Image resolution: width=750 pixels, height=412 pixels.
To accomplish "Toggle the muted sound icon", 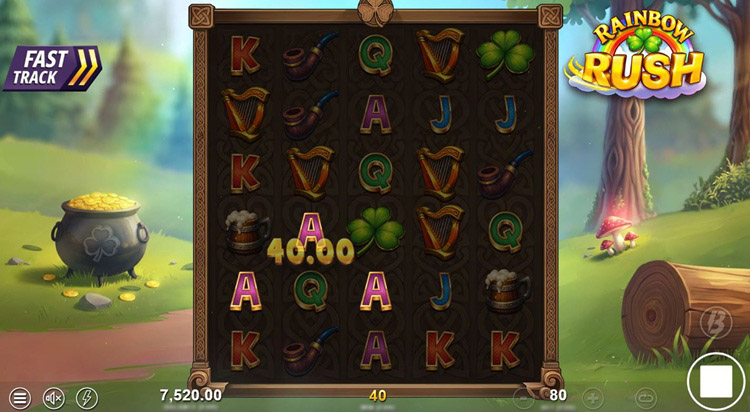I will (53, 396).
